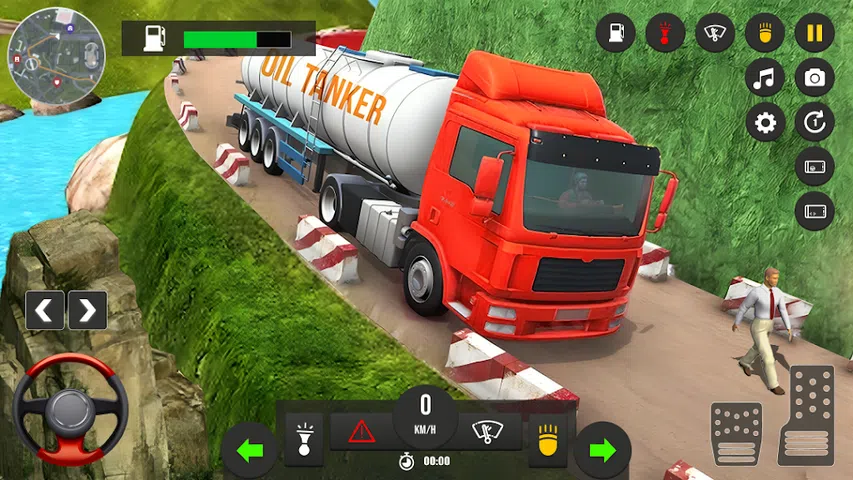
Task: Tap the short brake pedal
Action: click(x=736, y=433)
